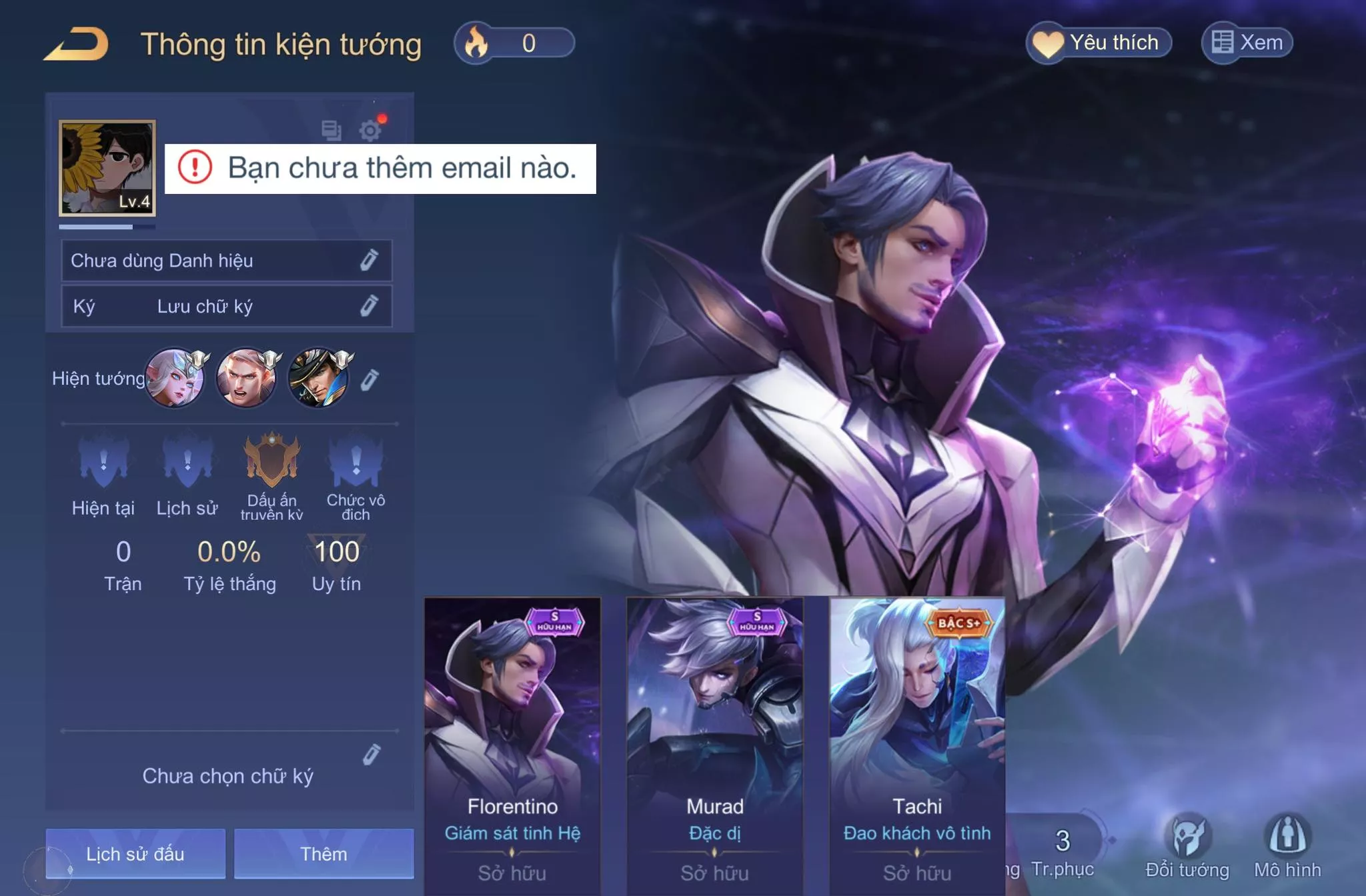
Task: Open the Chức vô địch badge
Action: pos(356,461)
